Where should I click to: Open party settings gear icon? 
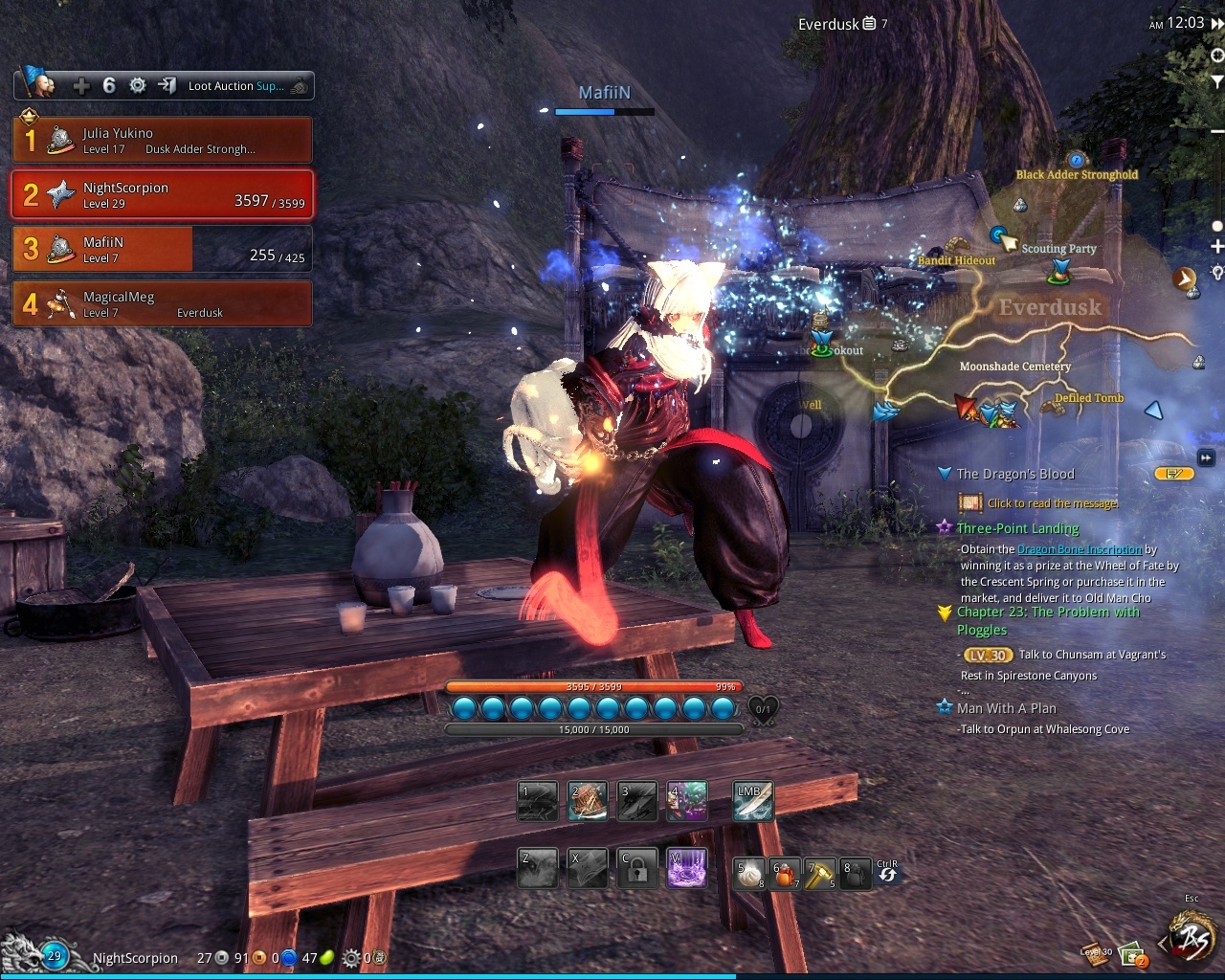pyautogui.click(x=138, y=86)
